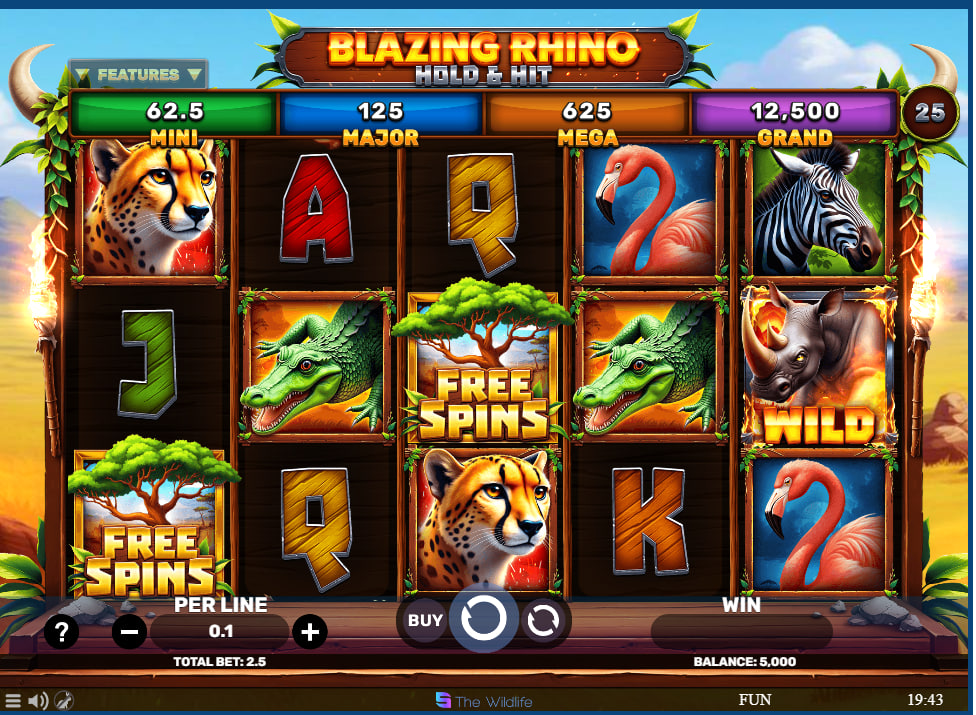Increase the per line bet
Image resolution: width=976 pixels, height=715 pixels.
click(x=310, y=632)
